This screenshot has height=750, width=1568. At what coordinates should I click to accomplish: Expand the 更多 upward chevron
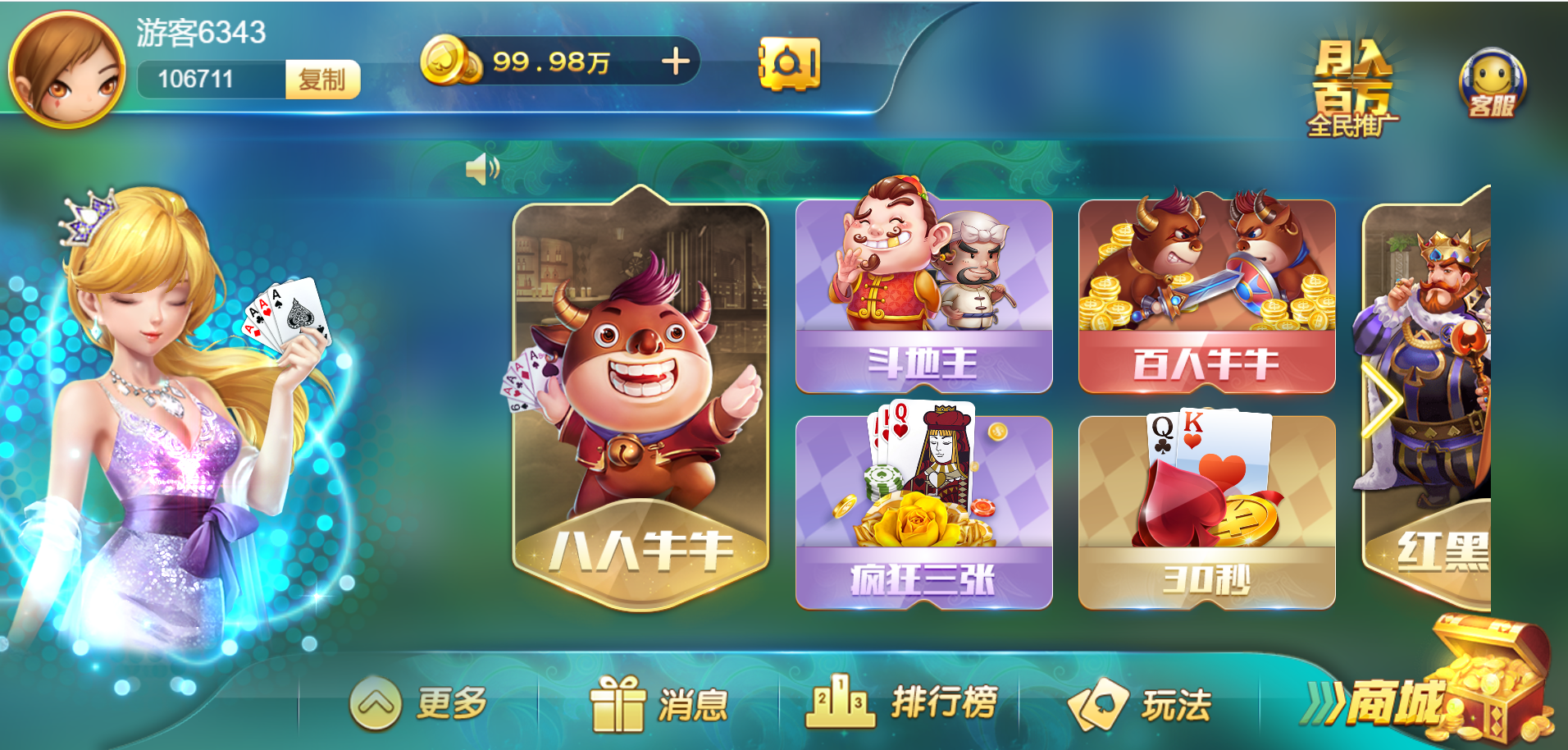tap(376, 704)
